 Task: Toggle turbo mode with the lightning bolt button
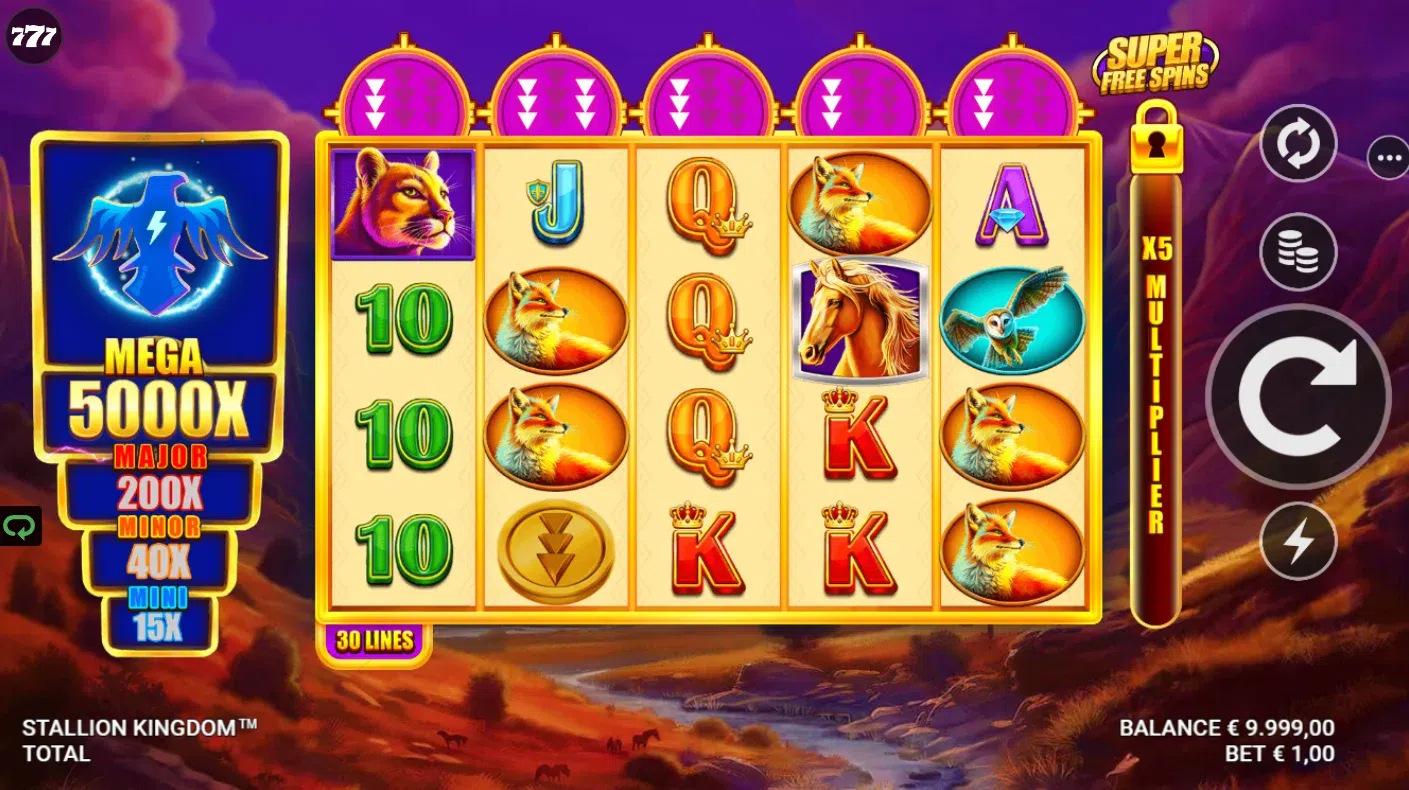[1298, 541]
